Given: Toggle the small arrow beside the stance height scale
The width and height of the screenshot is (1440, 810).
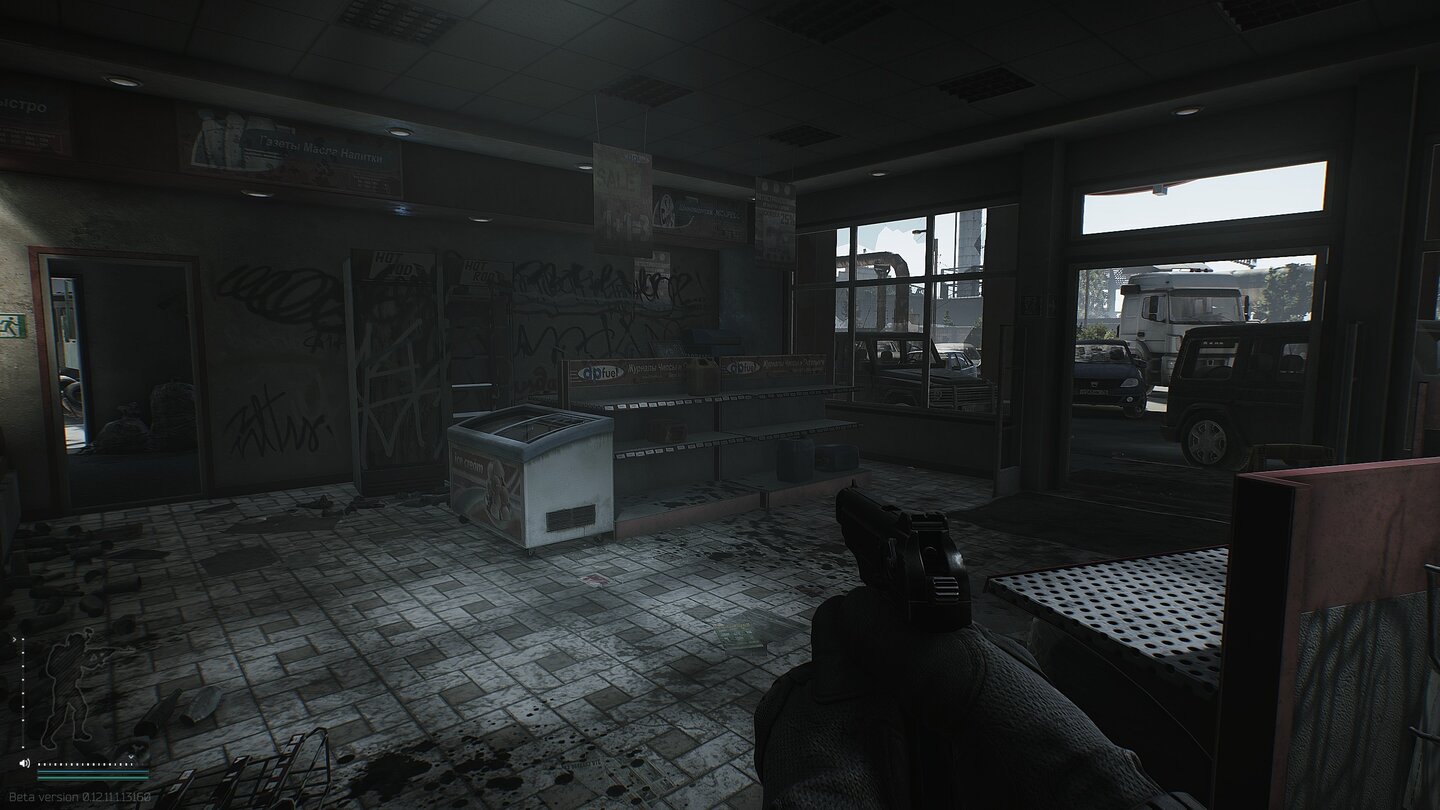Looking at the screenshot, I should (15, 639).
